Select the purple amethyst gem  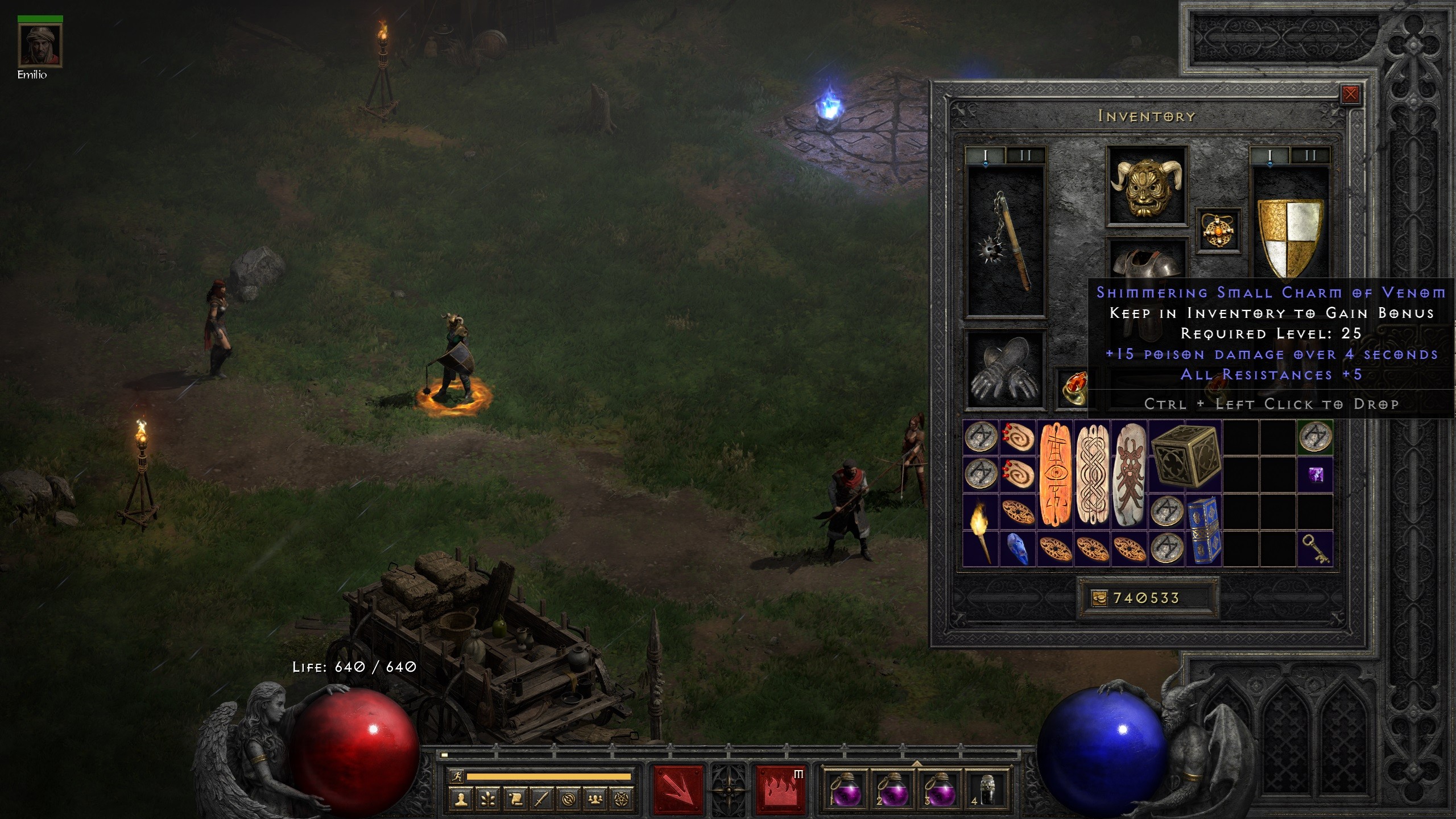(1315, 474)
